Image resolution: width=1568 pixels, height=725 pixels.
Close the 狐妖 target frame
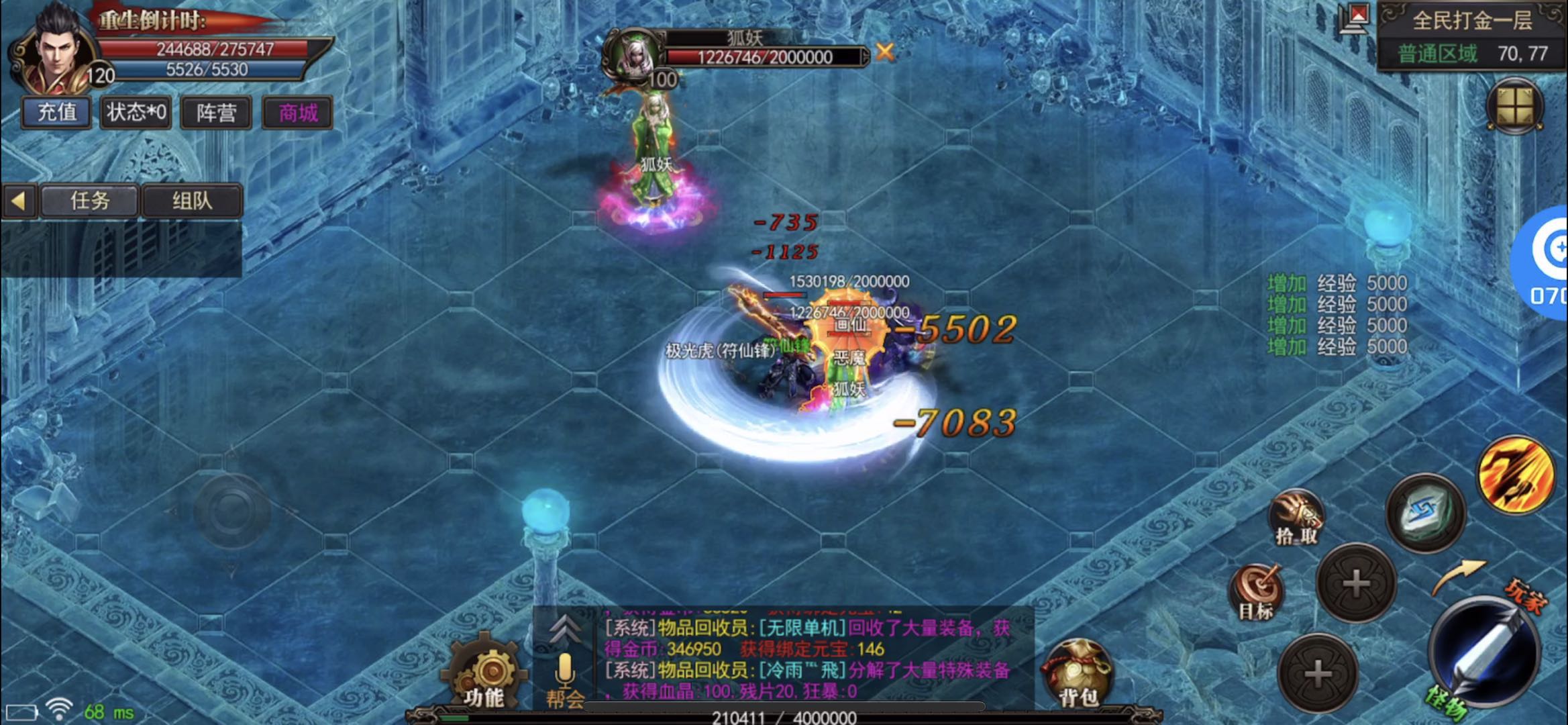pyautogui.click(x=885, y=52)
